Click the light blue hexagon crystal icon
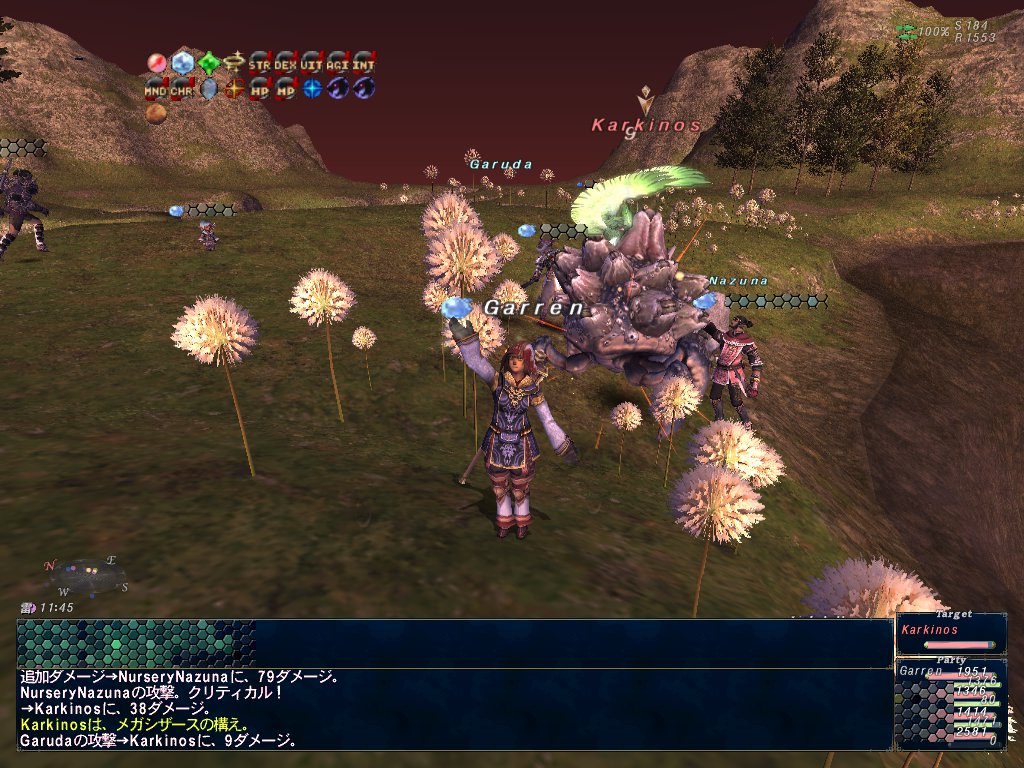1024x768 pixels. (x=182, y=63)
